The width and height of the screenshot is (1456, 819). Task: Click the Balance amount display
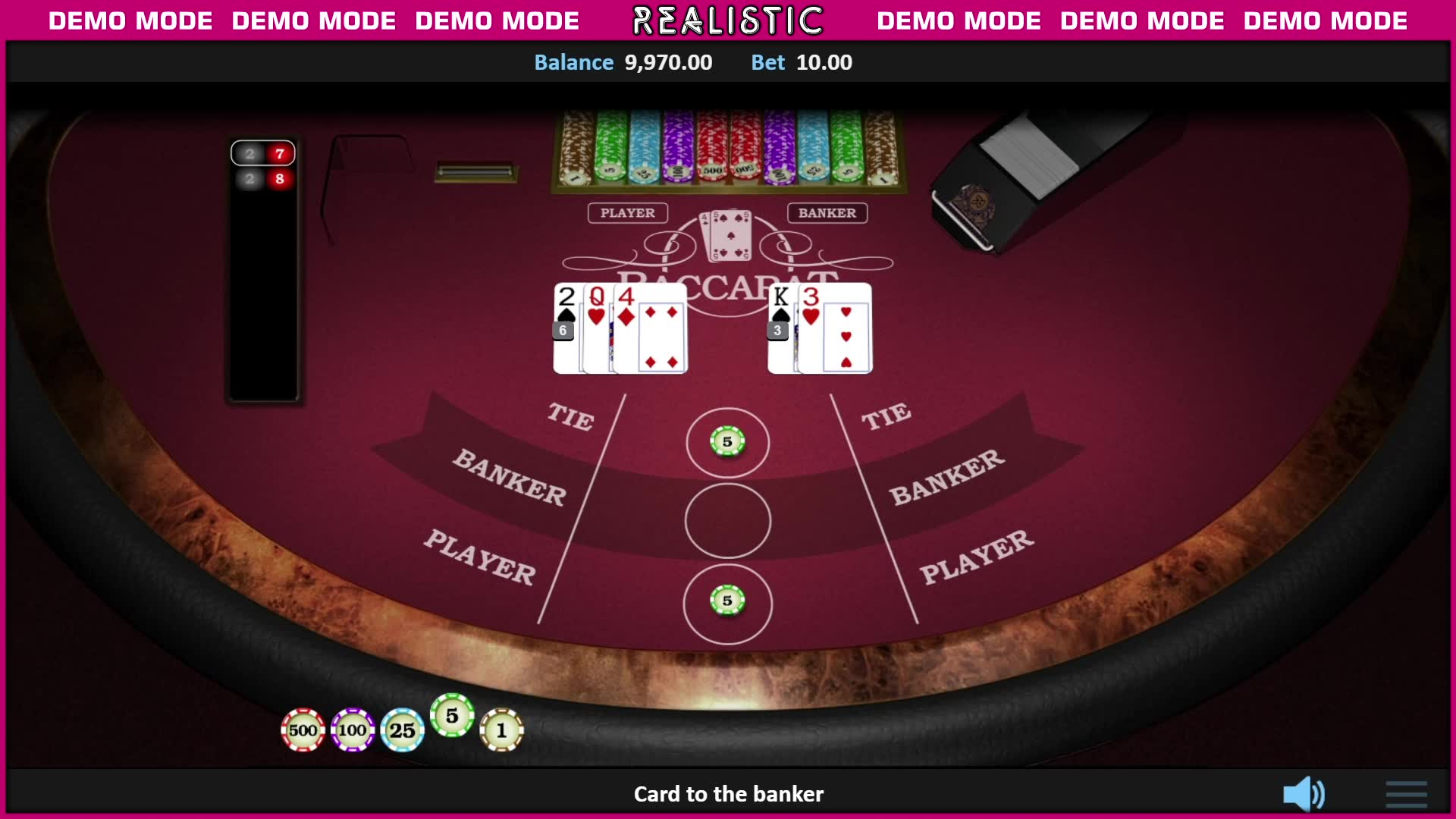[x=668, y=62]
